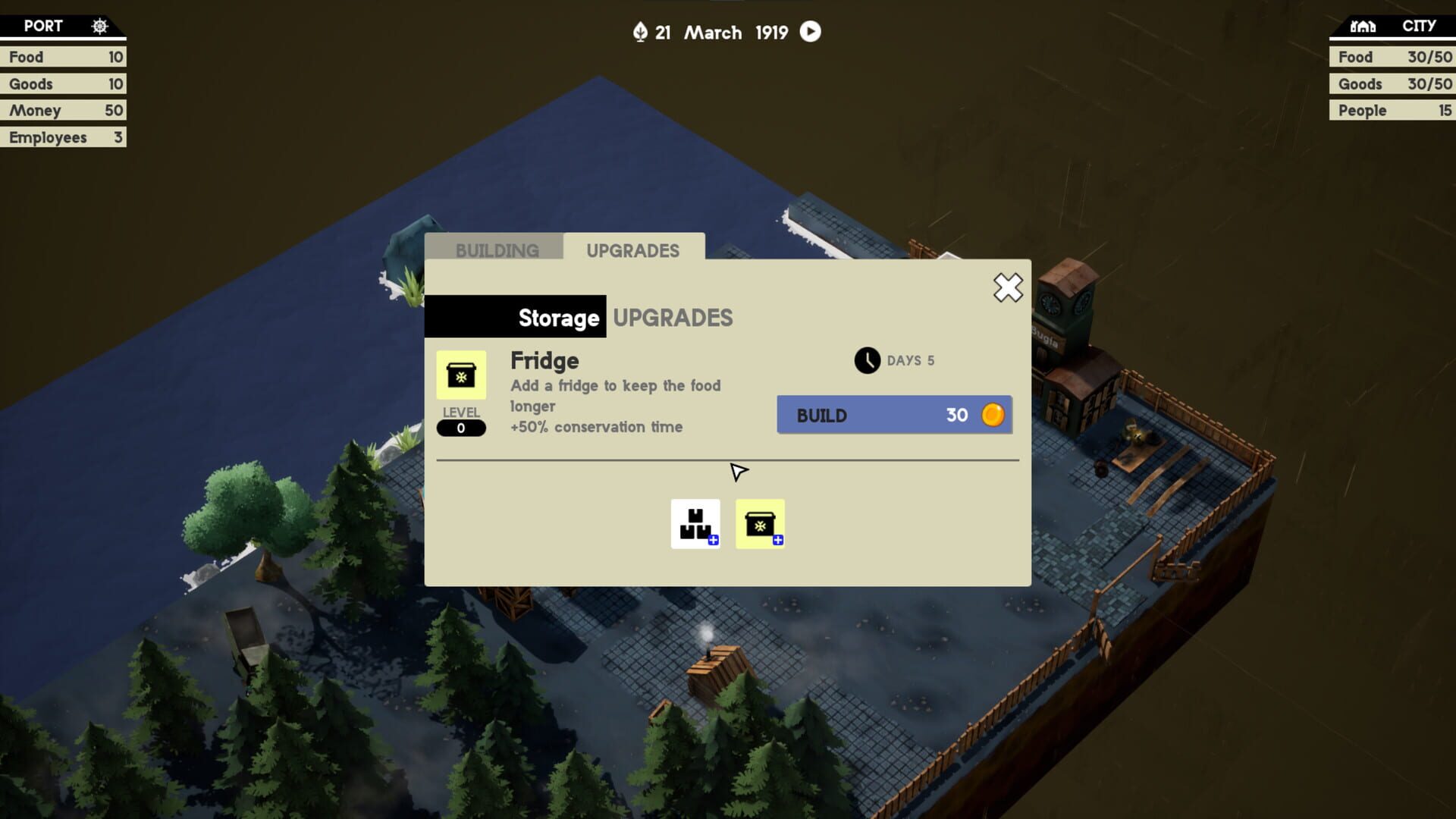
Task: Click the Storage label in the upgrades panel
Action: click(557, 318)
